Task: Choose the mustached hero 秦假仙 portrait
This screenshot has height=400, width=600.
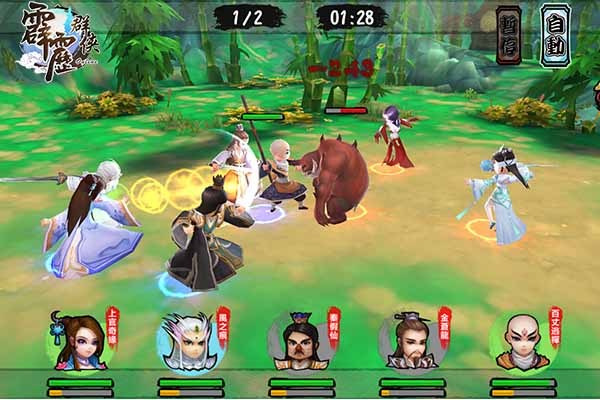Action: point(299,342)
